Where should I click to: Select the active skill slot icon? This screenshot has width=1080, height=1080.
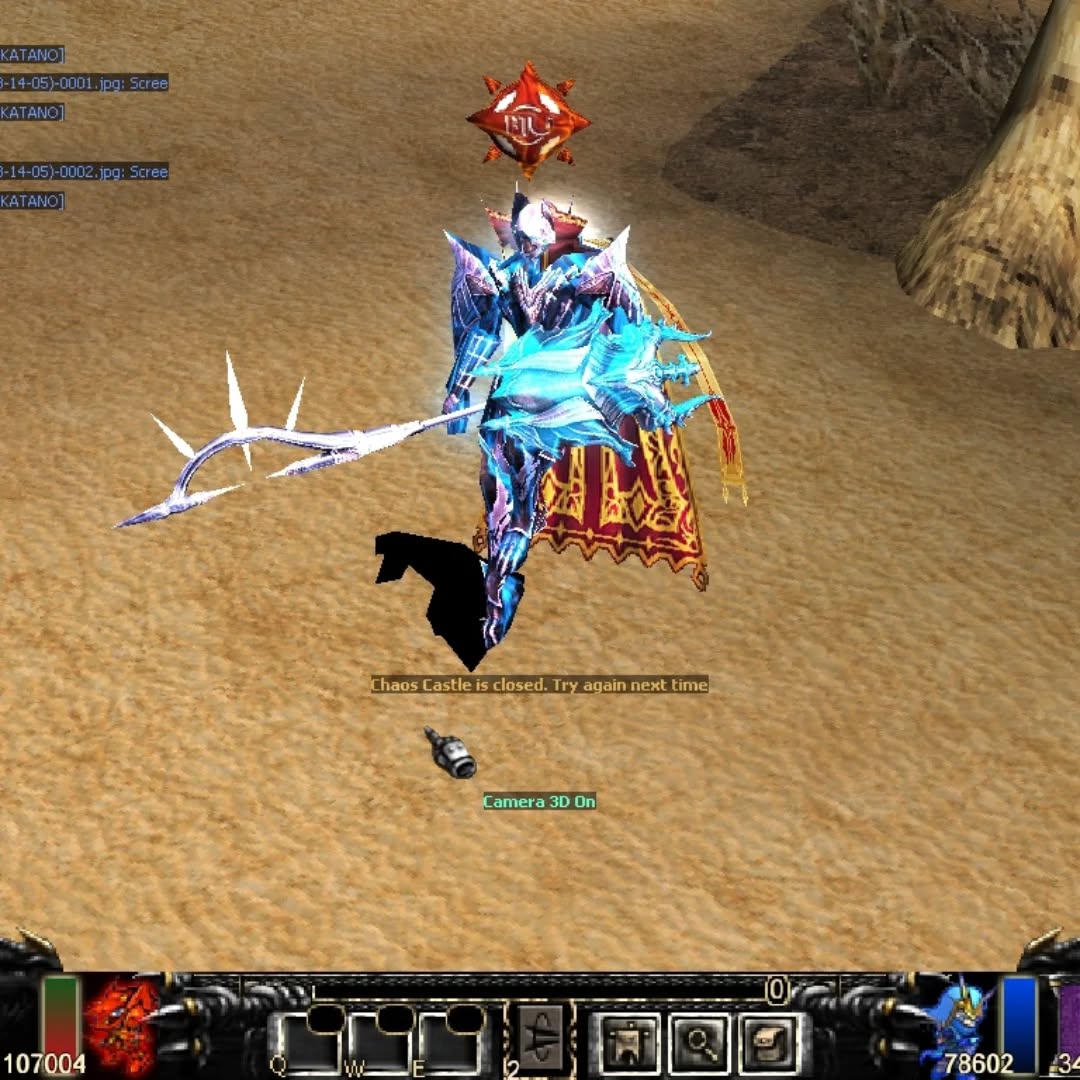pyautogui.click(x=543, y=1040)
